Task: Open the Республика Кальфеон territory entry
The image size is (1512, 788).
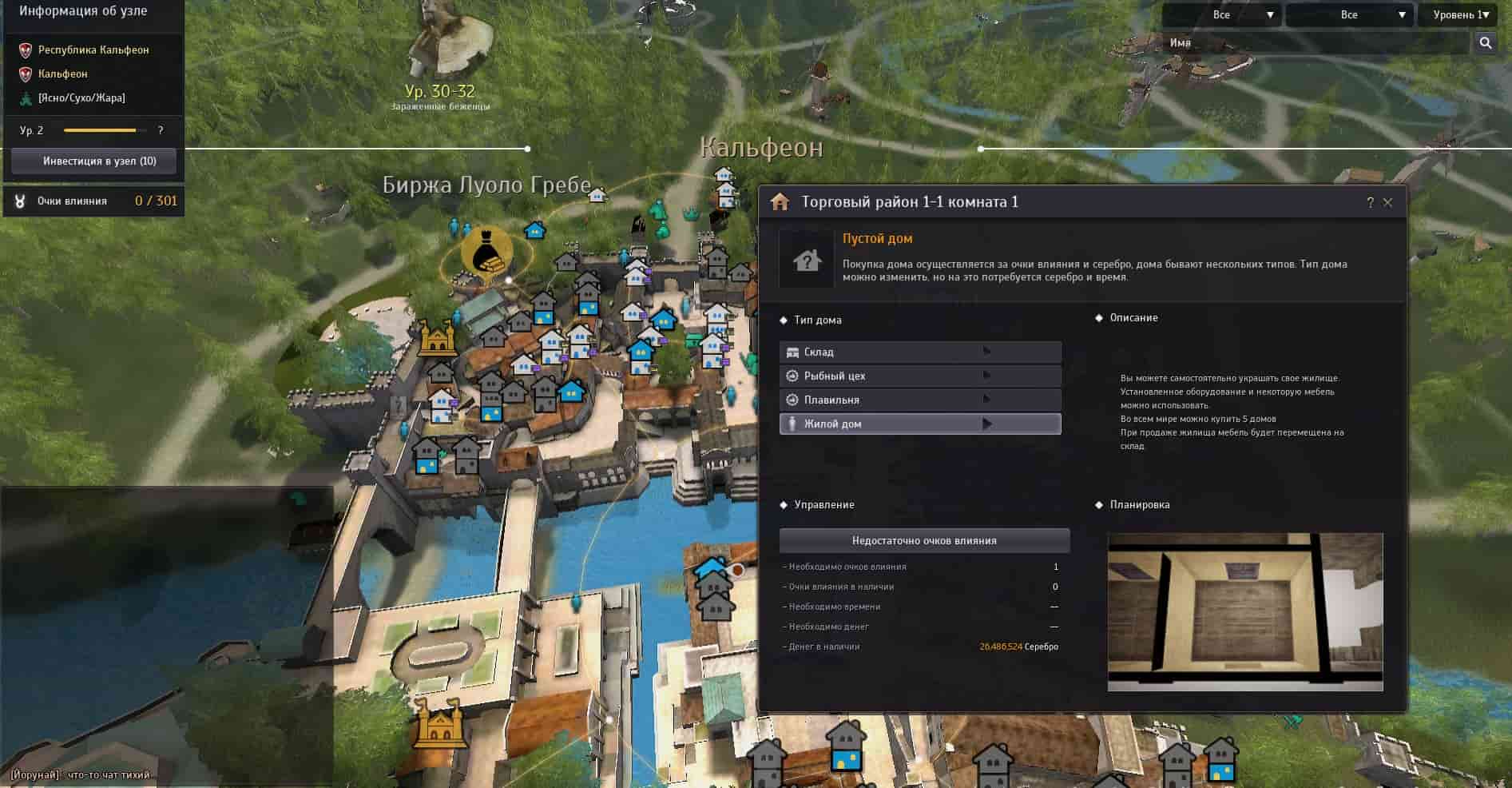Action: (93, 50)
